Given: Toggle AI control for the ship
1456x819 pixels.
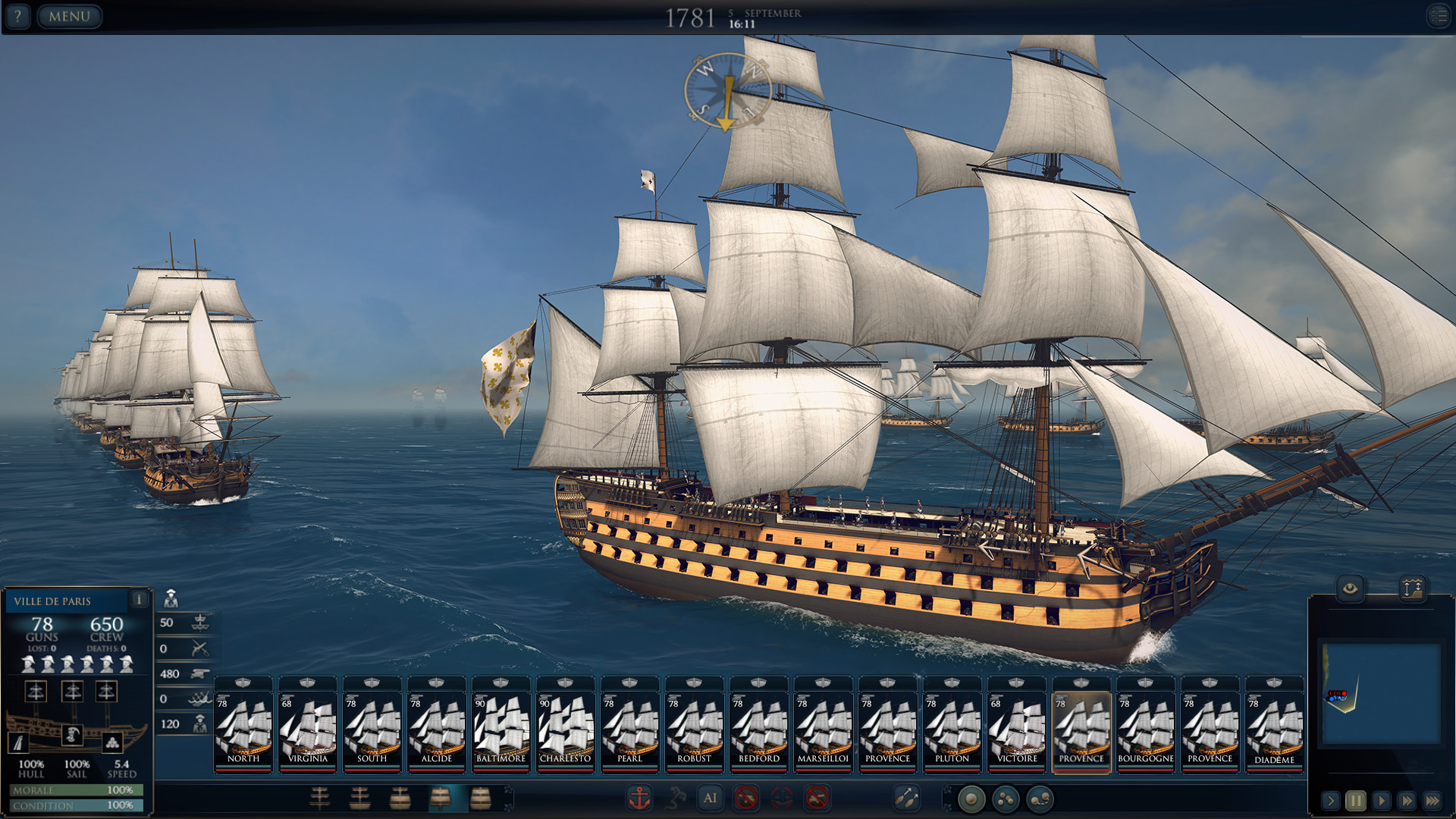Looking at the screenshot, I should 711,799.
